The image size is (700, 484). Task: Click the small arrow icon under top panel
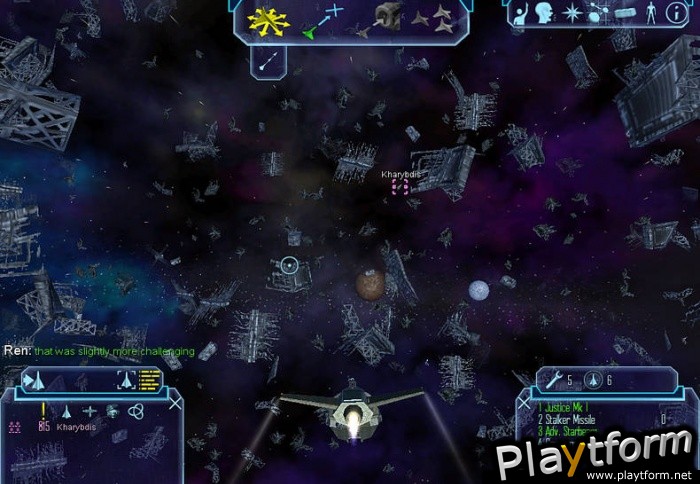pyautogui.click(x=267, y=61)
